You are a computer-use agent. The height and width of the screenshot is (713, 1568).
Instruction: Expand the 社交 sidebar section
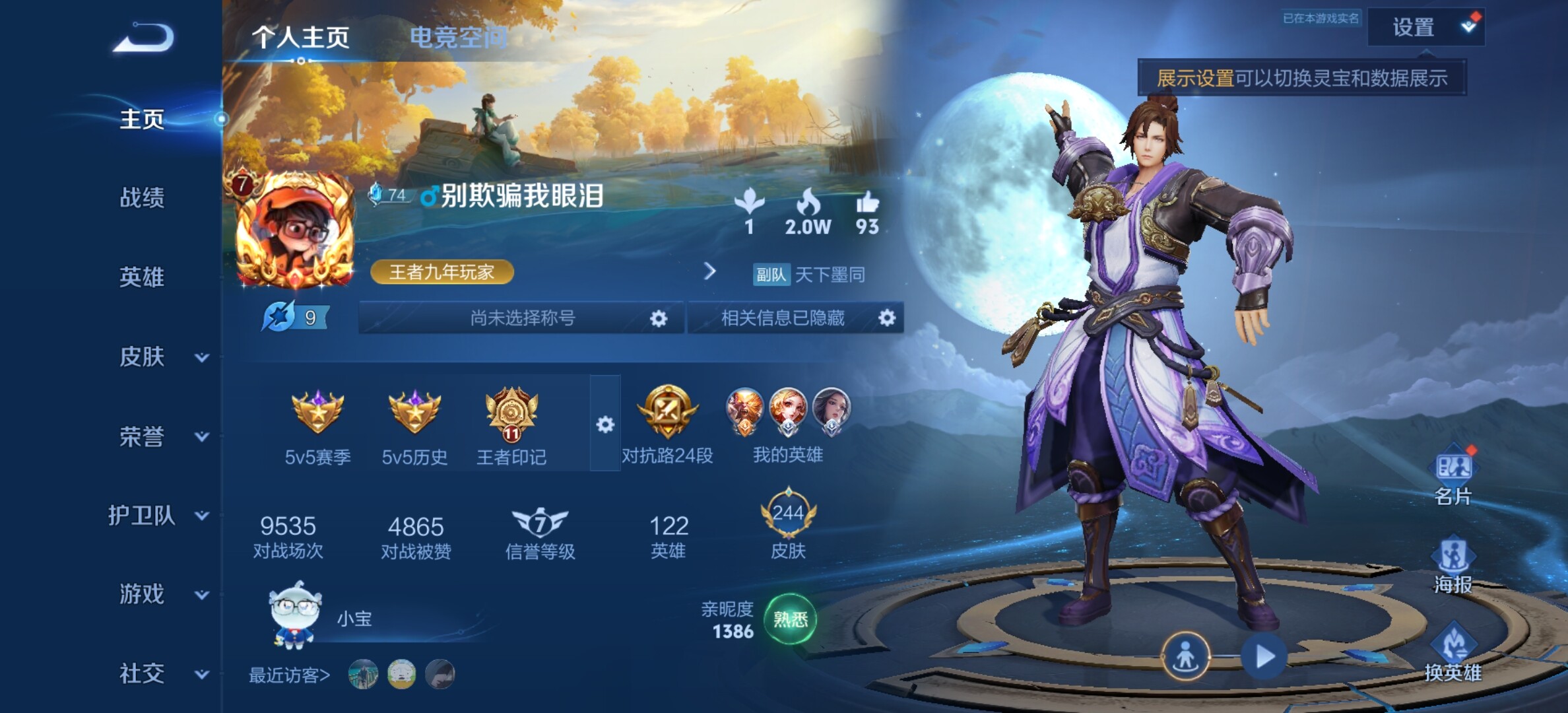[162, 673]
